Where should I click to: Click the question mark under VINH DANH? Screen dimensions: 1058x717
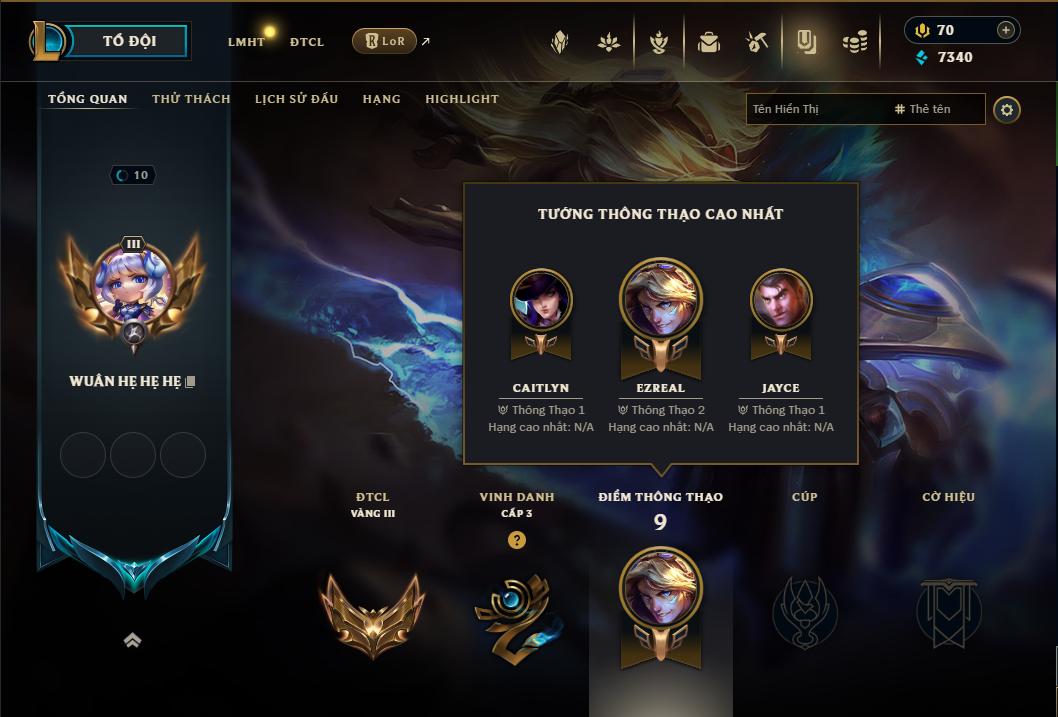[x=516, y=540]
